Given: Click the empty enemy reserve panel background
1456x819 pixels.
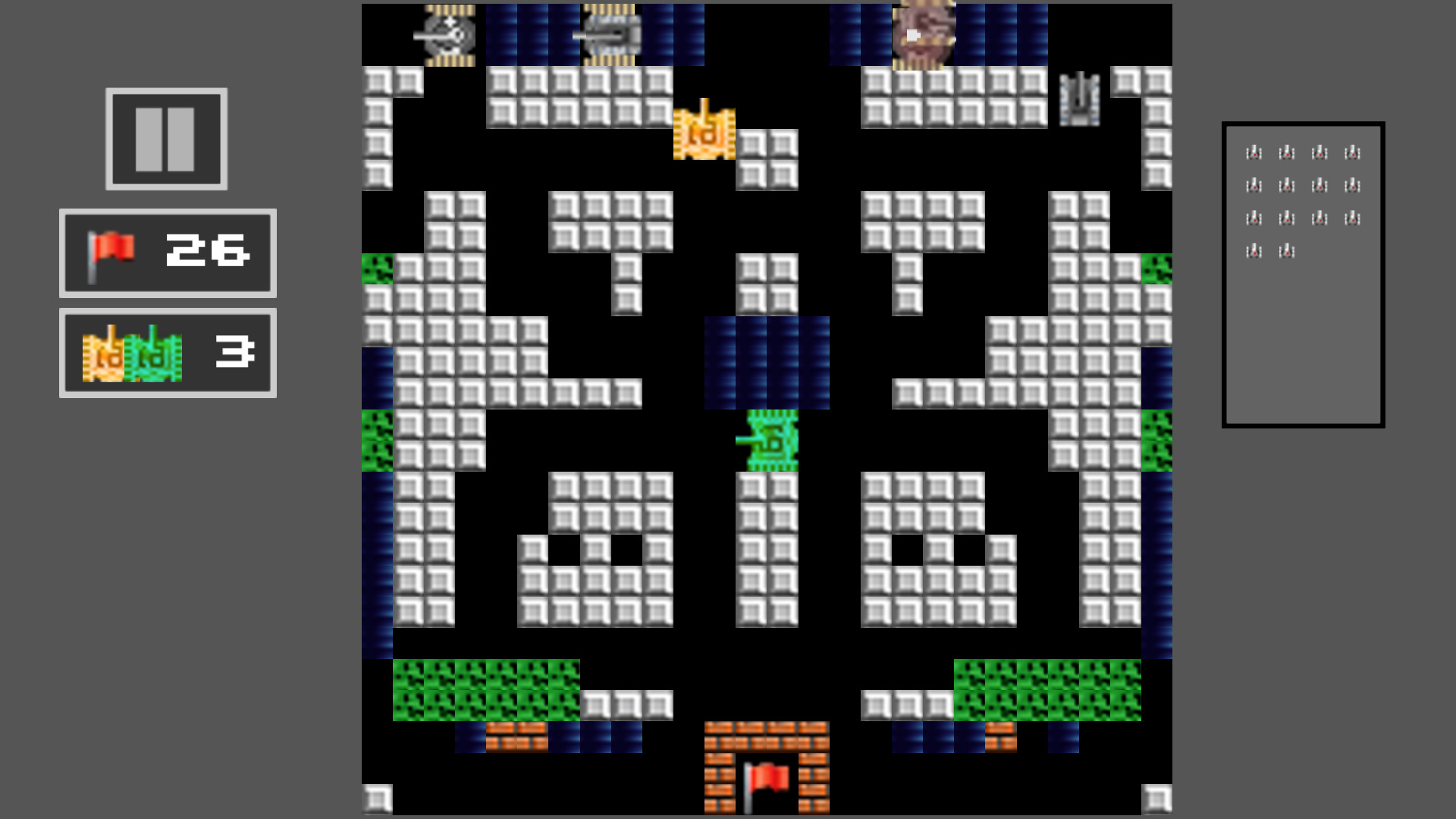Looking at the screenshot, I should pos(1301,341).
